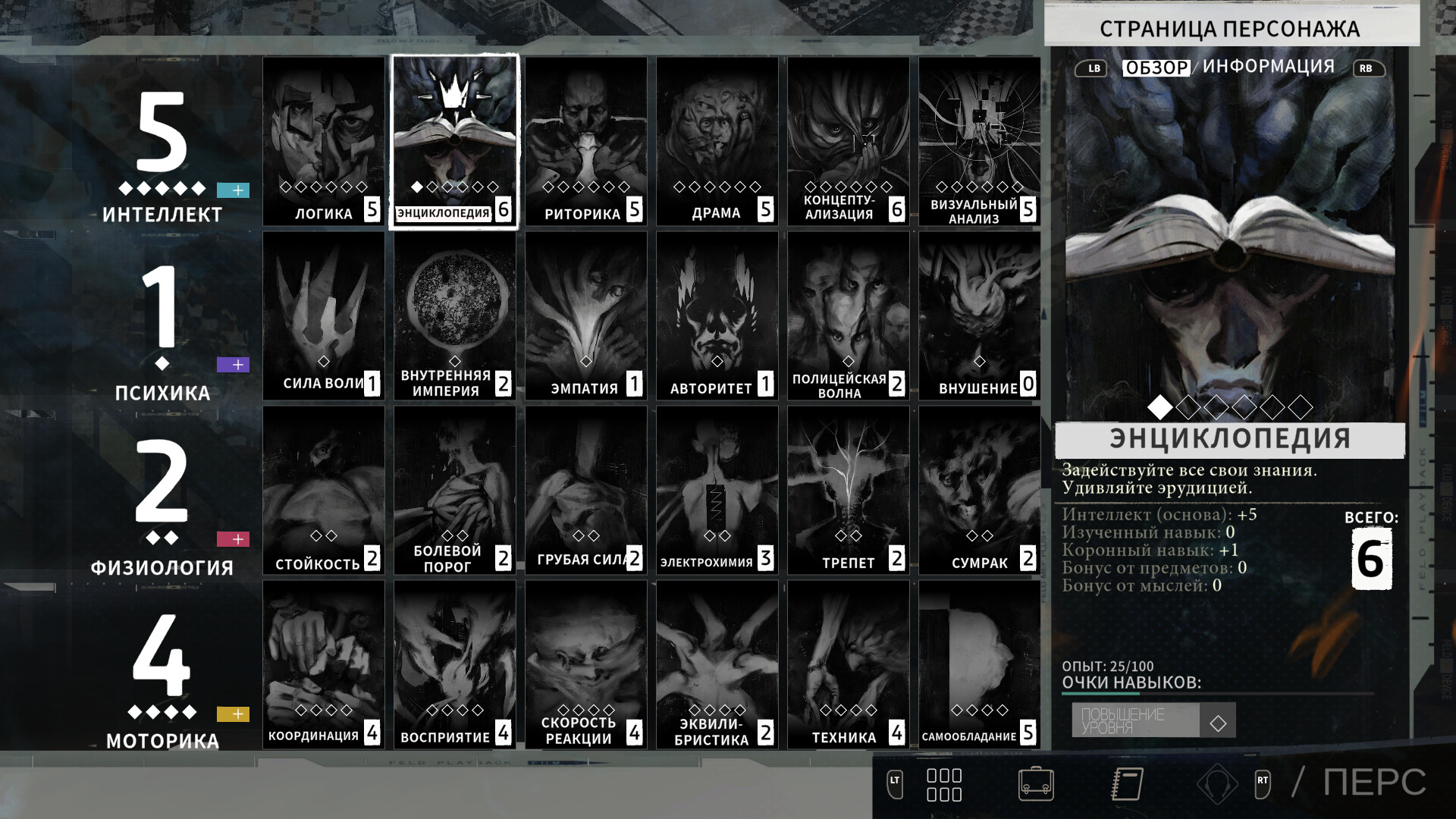Choose the Риторика skill card
1456x819 pixels.
586,142
